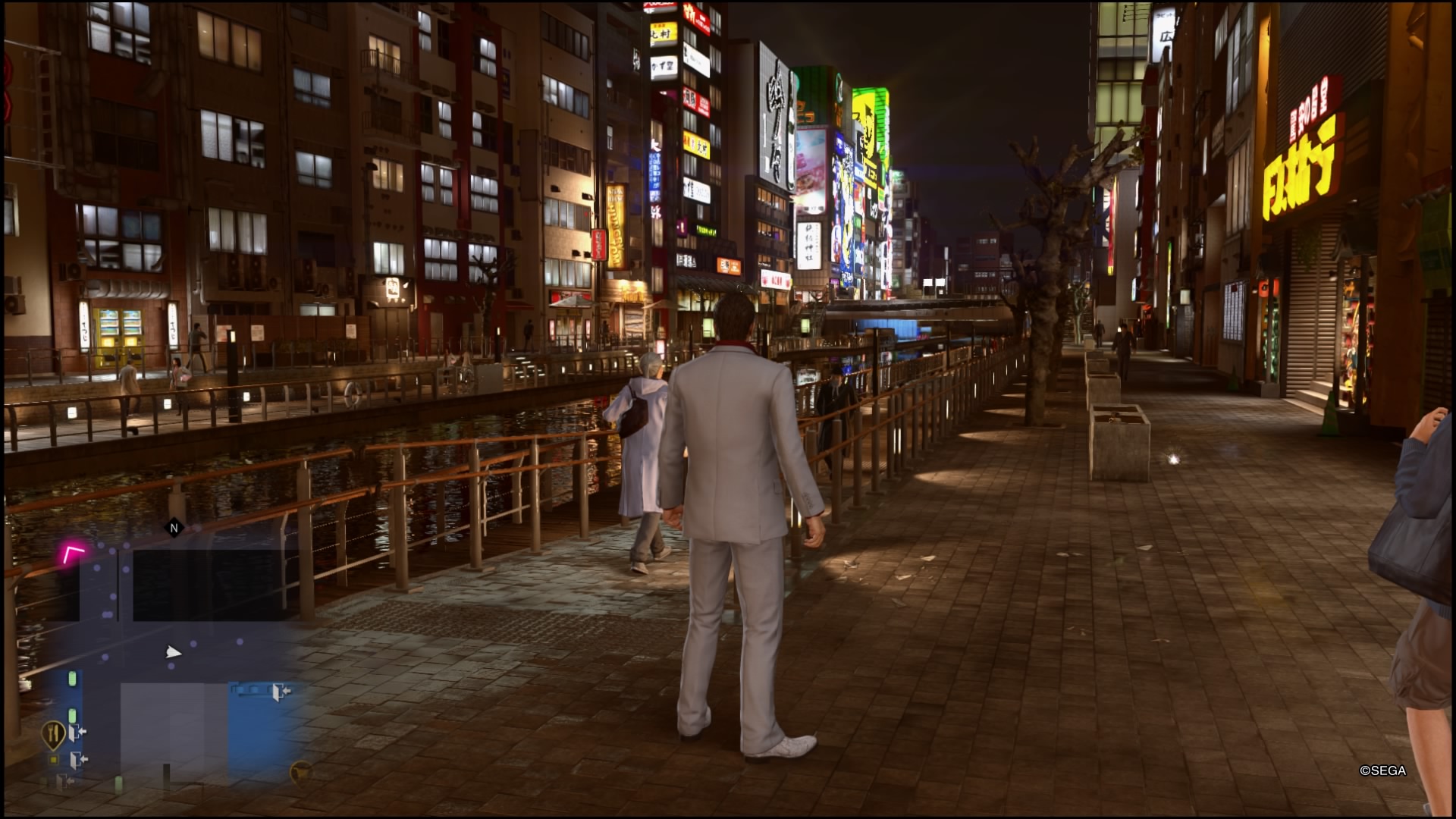1456x819 pixels.
Task: Click the door entrance marker in blue building
Action: [x=281, y=691]
